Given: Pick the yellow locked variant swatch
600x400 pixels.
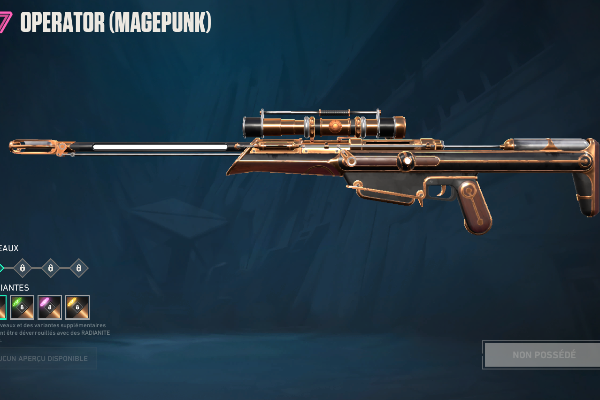Looking at the screenshot, I should [78, 308].
